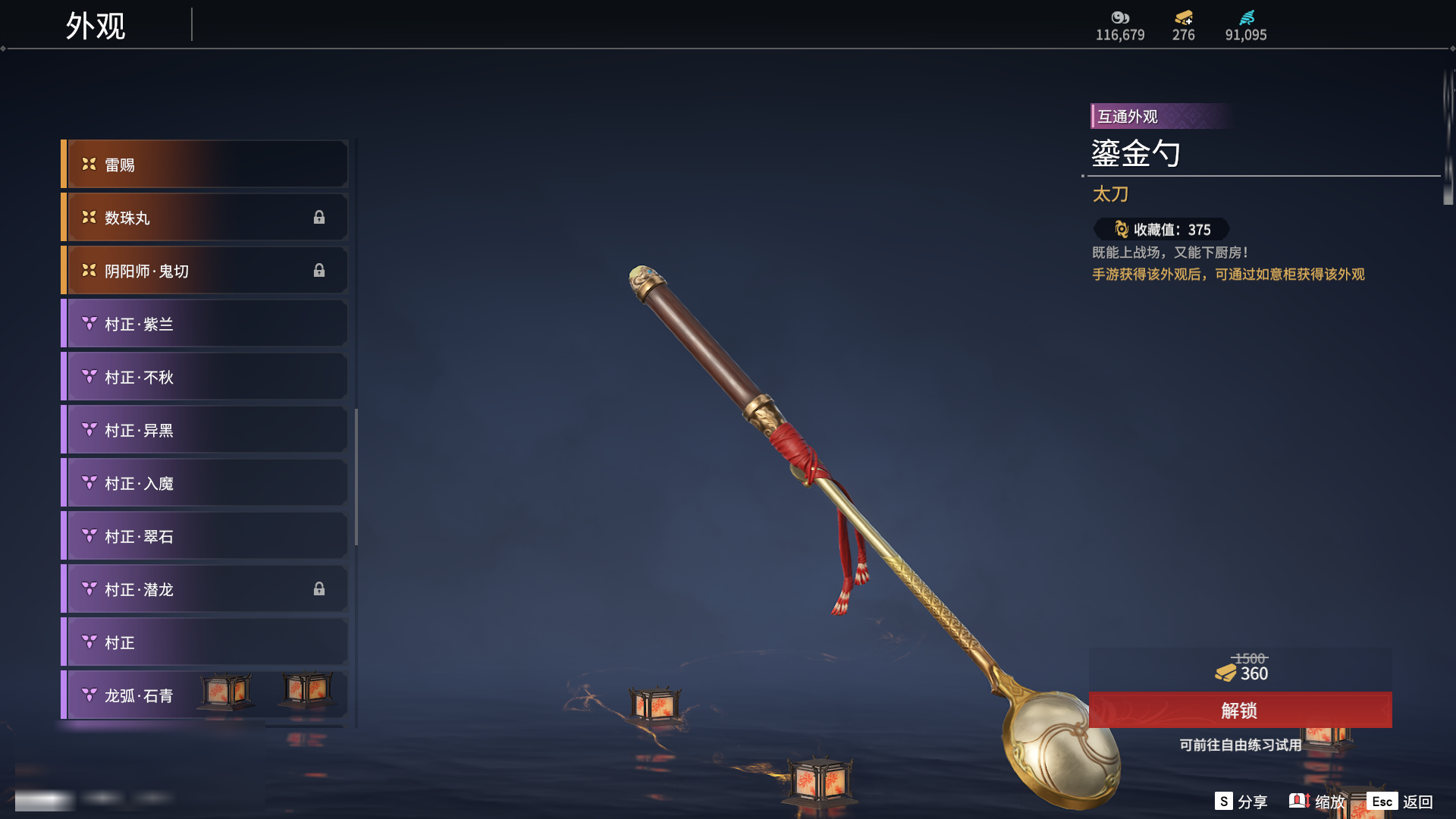
Task: Pick the 村正·紫兰 skin
Action: coord(205,324)
